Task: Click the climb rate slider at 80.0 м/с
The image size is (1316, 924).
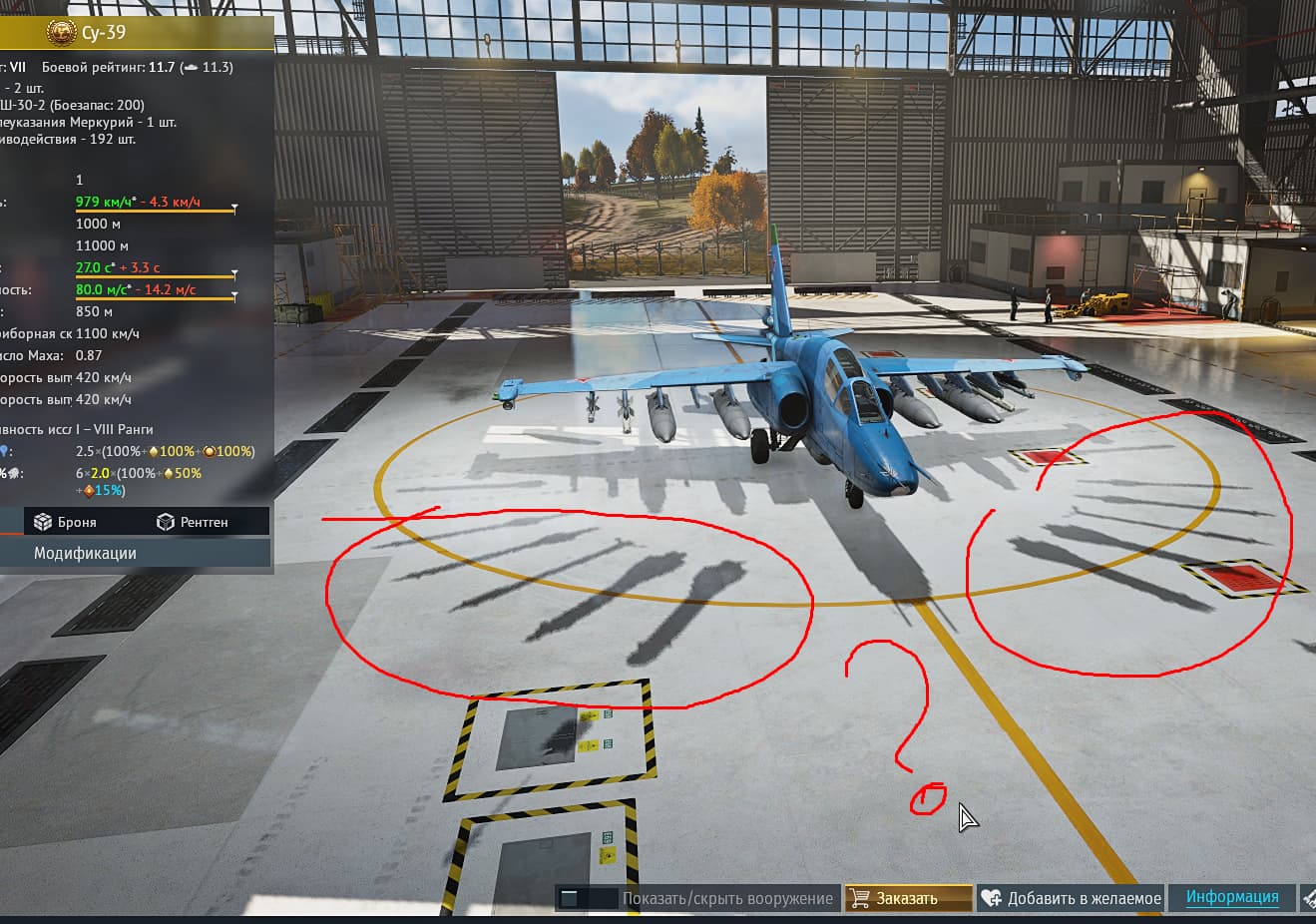Action: point(150,298)
